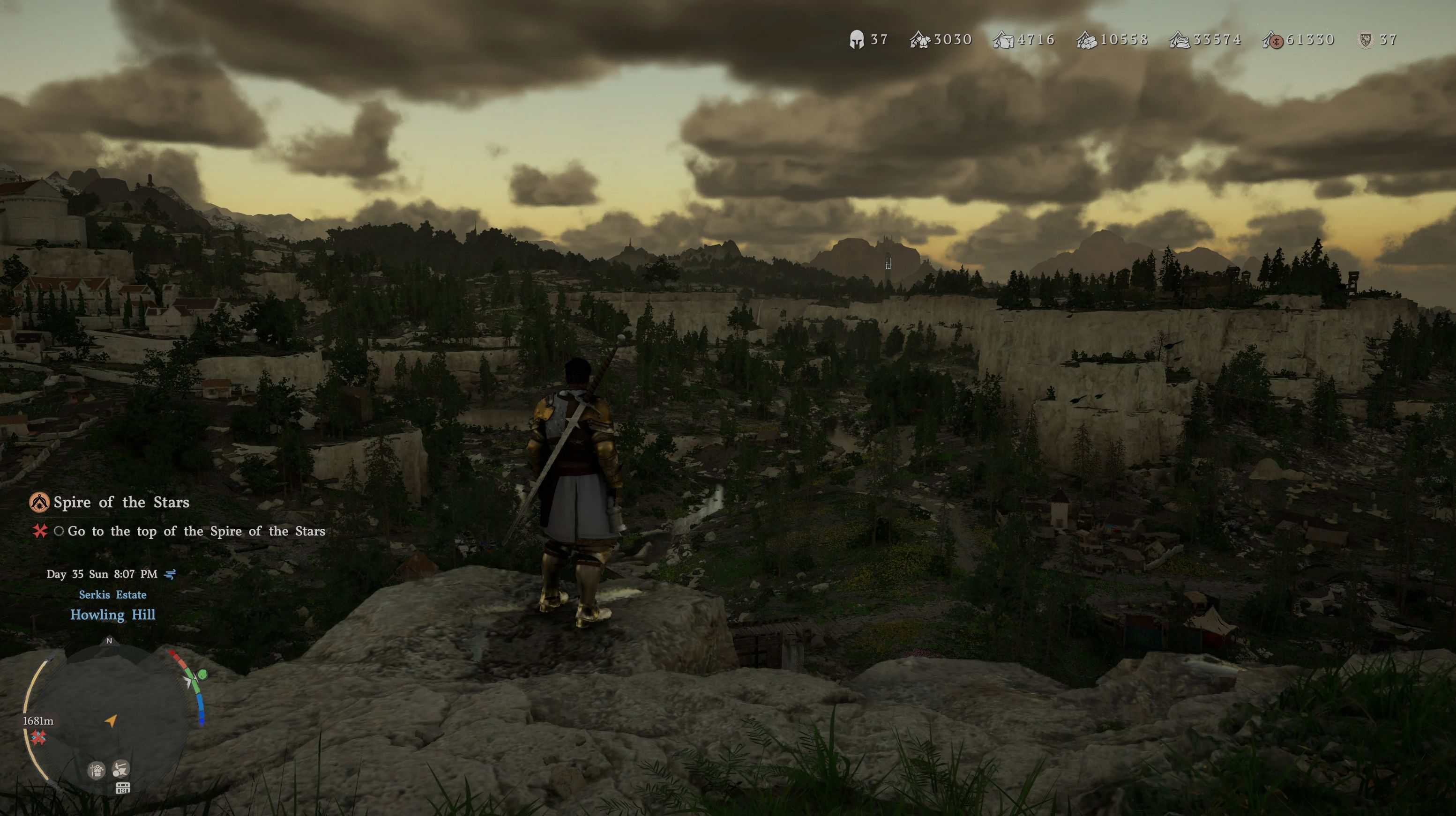1456x816 pixels.
Task: Select the armor merchant icon on the minimap
Action: (97, 770)
